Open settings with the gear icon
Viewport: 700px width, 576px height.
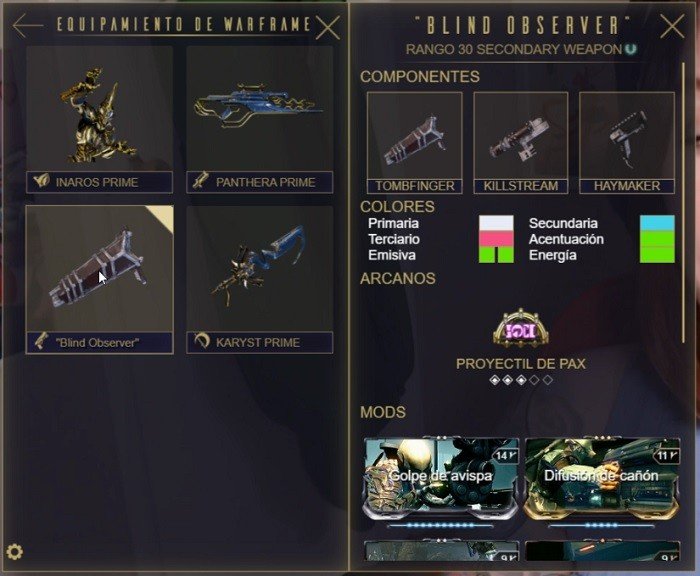click(x=15, y=551)
